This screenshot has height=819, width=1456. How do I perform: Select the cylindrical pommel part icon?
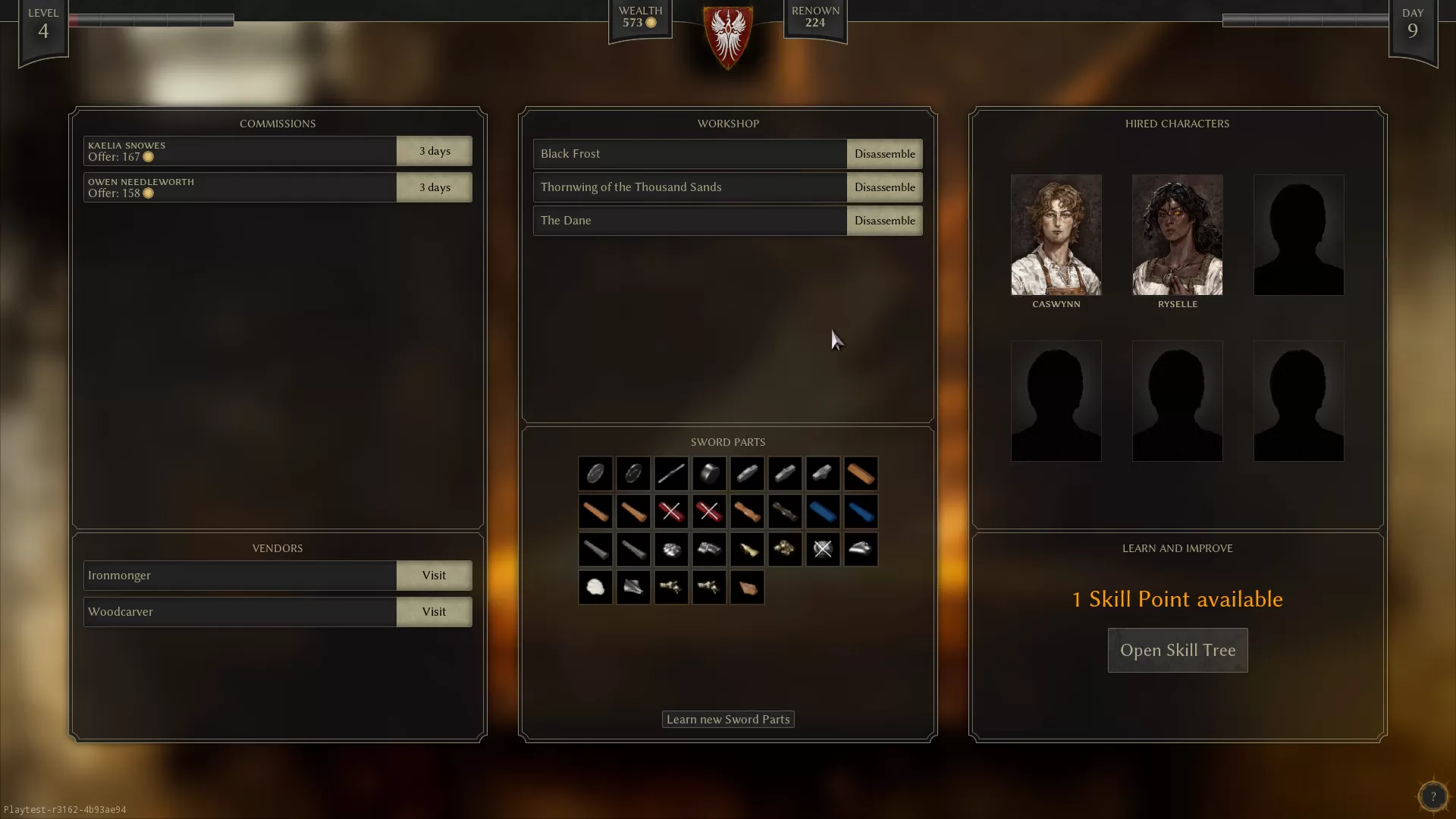[x=709, y=473]
